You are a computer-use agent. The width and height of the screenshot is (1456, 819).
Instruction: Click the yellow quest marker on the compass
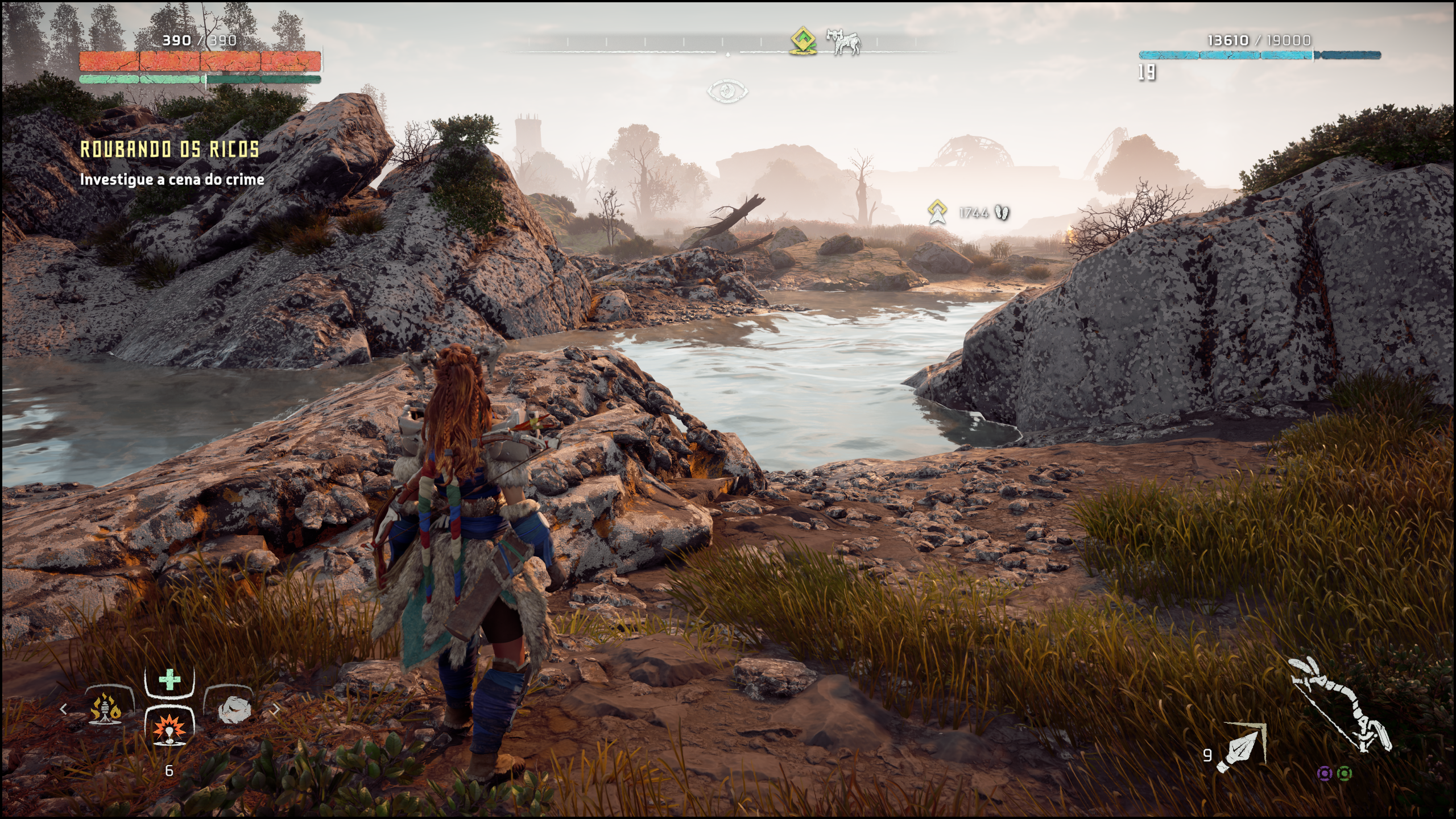click(802, 40)
